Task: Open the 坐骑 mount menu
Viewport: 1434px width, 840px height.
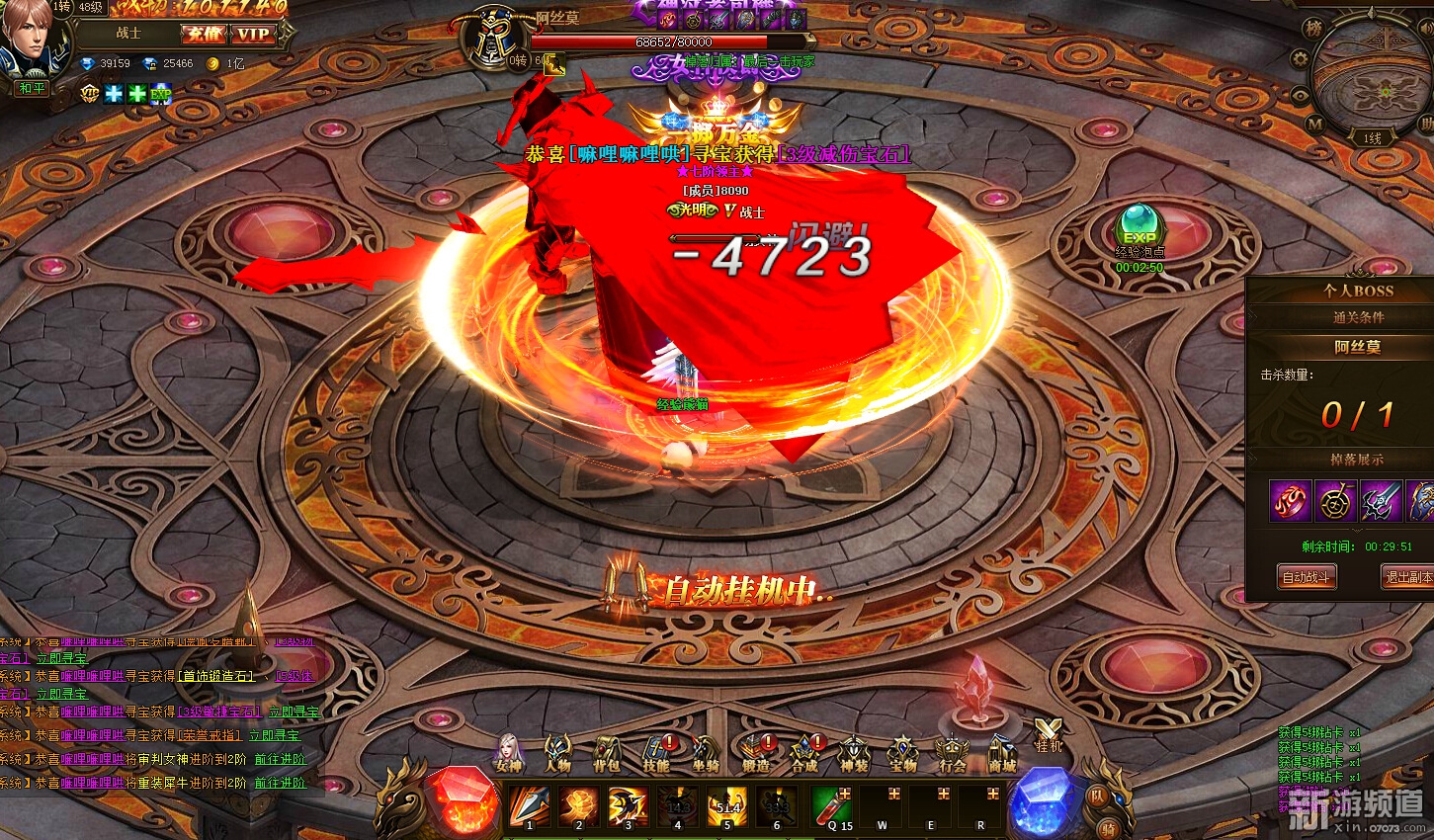Action: pyautogui.click(x=705, y=753)
